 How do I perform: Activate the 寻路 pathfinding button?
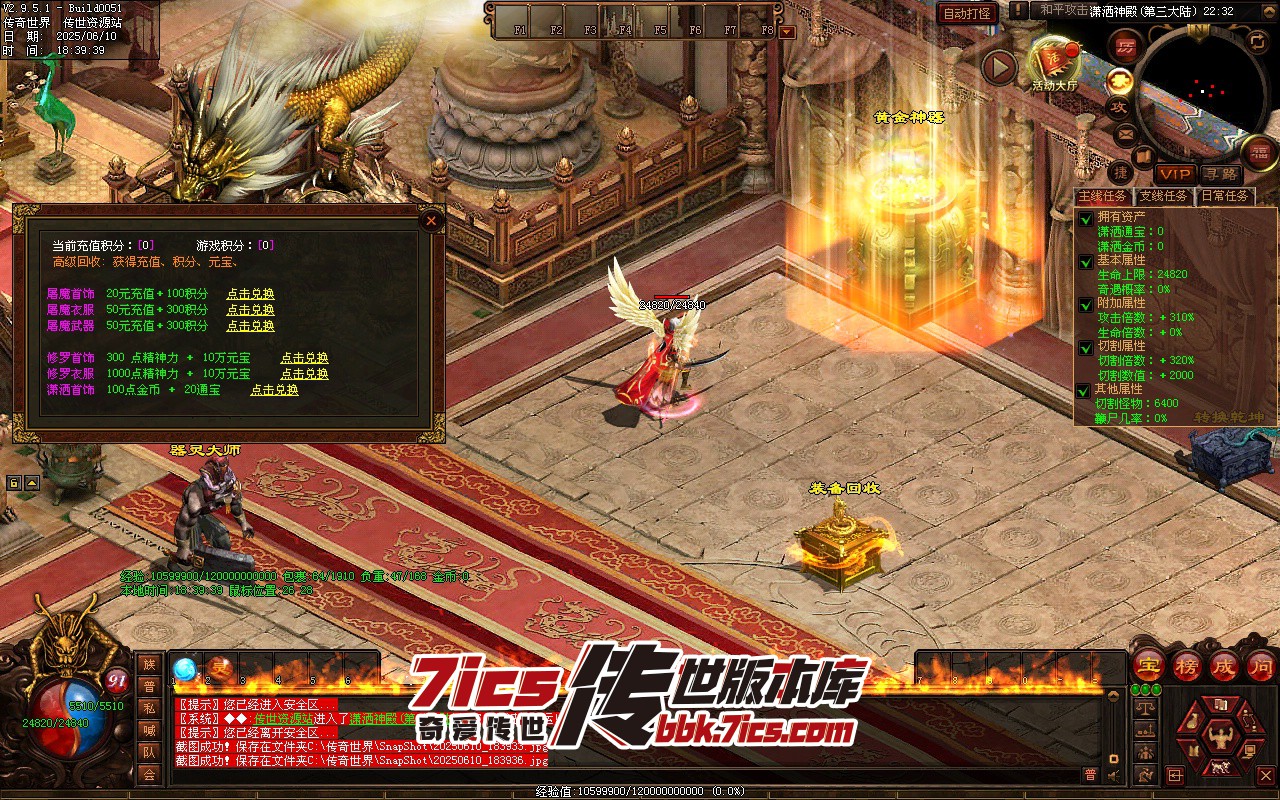pyautogui.click(x=1221, y=174)
